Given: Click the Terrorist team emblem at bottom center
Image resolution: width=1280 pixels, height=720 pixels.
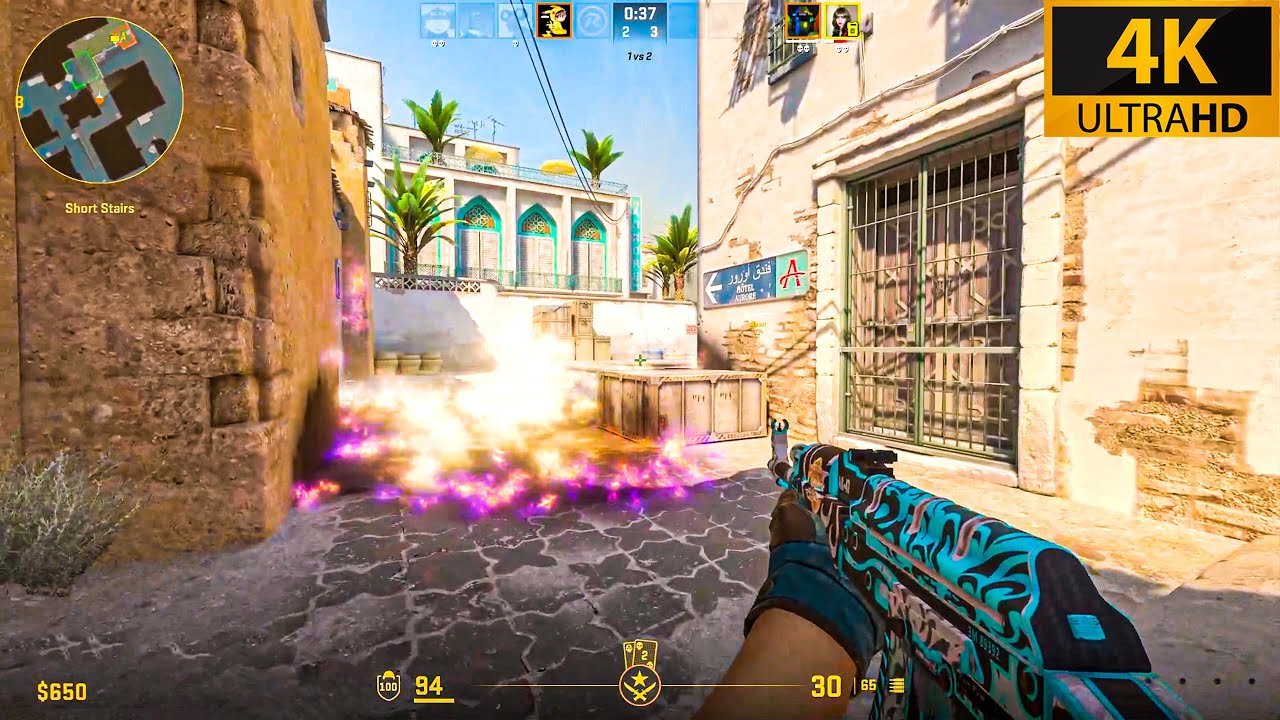Looking at the screenshot, I should tap(638, 685).
